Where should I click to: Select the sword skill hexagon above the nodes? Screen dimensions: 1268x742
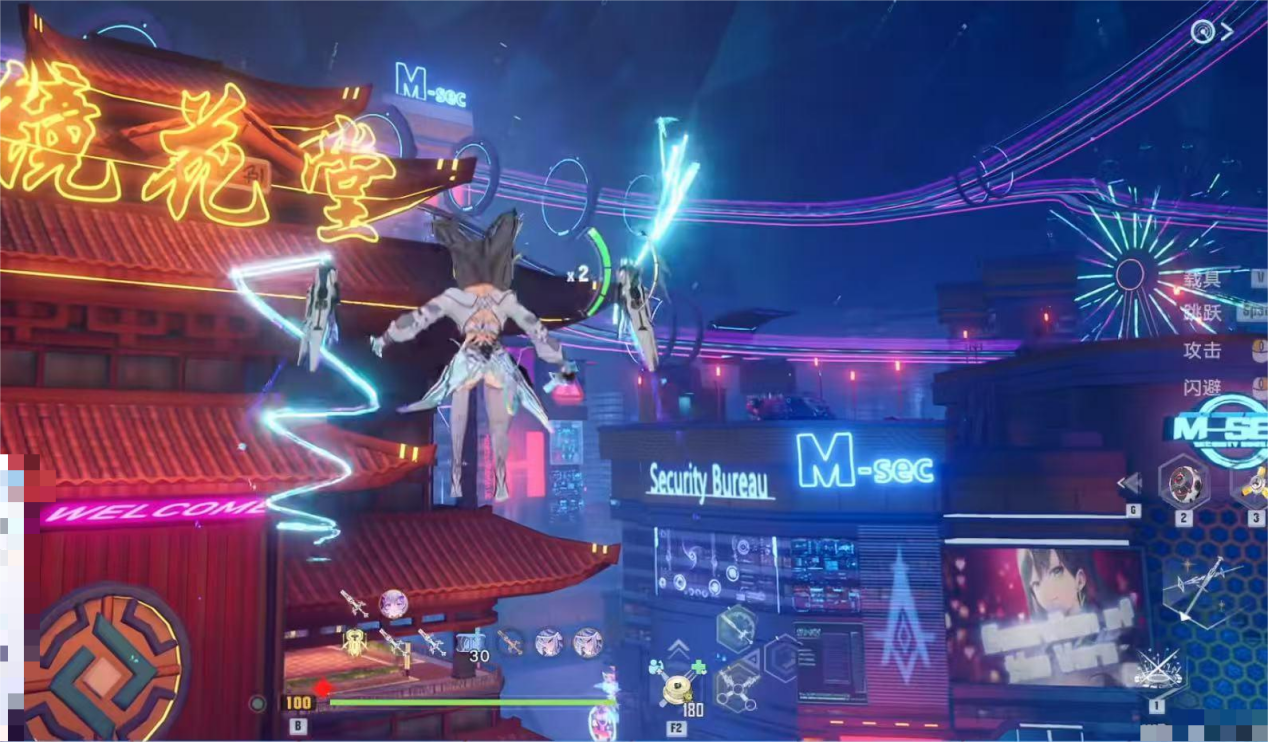(736, 630)
